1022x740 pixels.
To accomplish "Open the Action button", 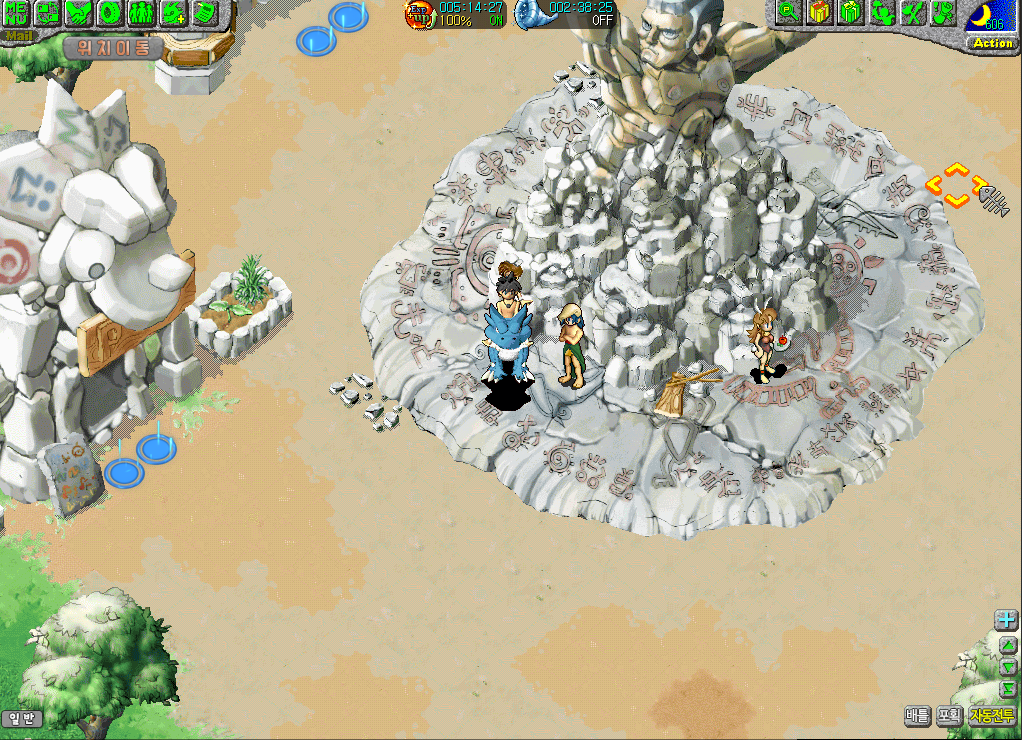I will (992, 43).
